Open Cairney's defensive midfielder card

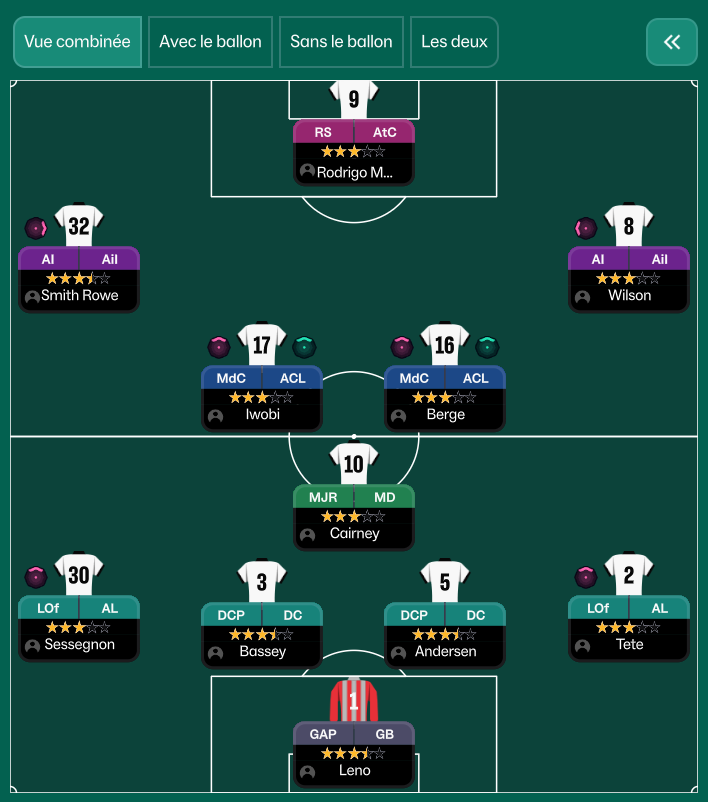(354, 516)
